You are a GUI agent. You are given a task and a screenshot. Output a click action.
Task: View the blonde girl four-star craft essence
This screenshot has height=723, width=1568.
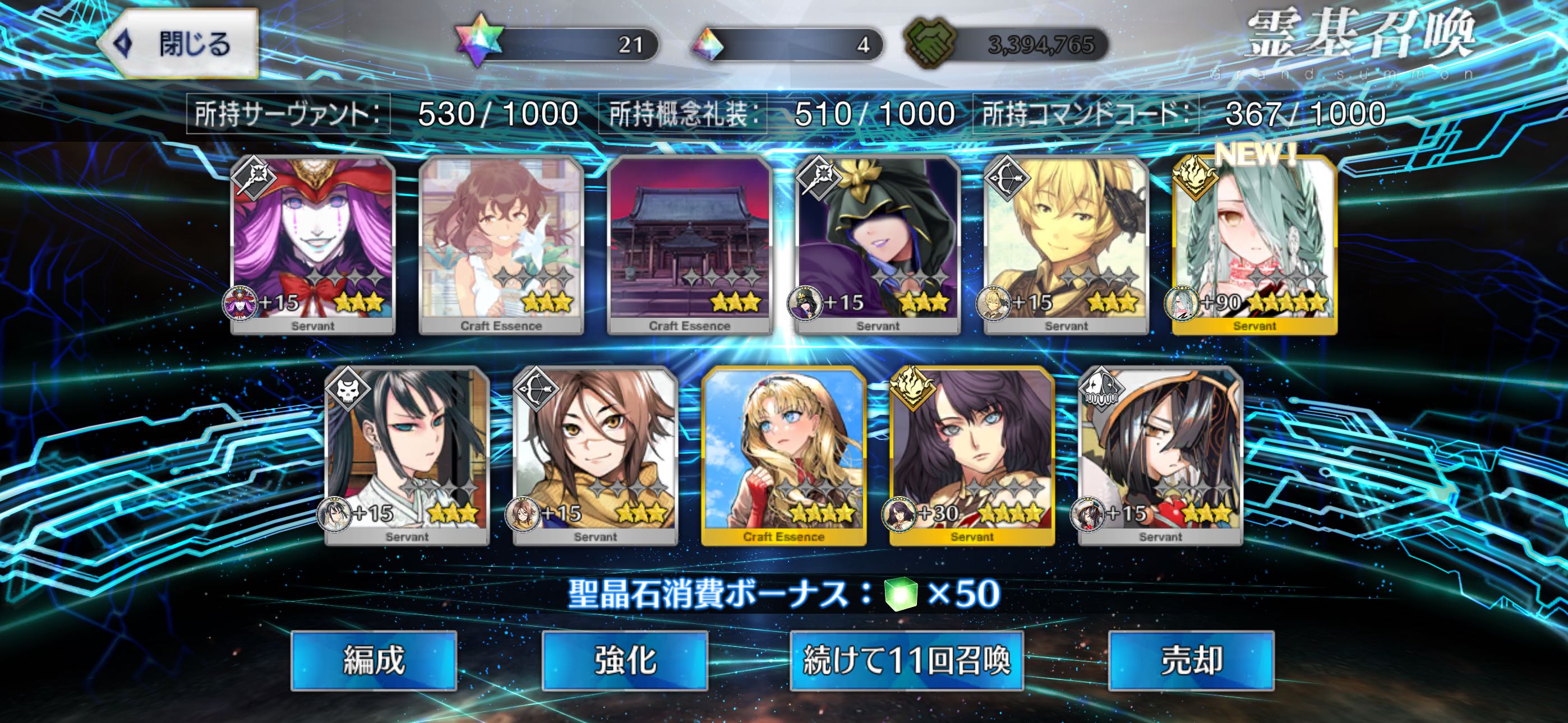click(784, 456)
